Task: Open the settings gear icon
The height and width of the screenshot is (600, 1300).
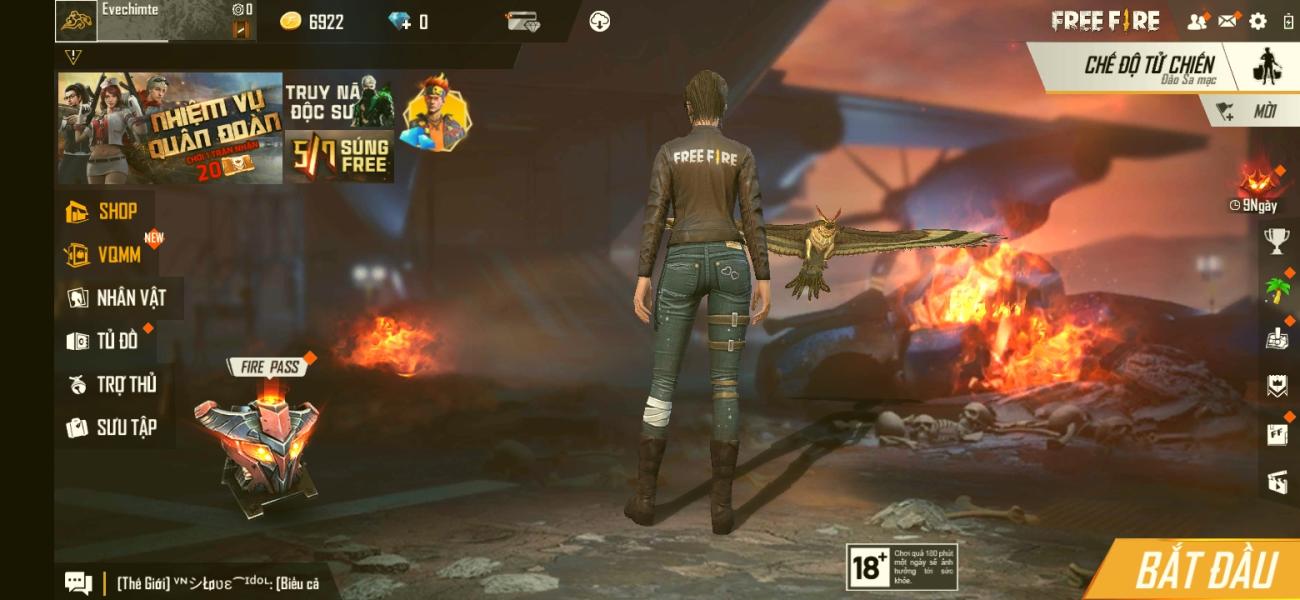Action: [1257, 21]
